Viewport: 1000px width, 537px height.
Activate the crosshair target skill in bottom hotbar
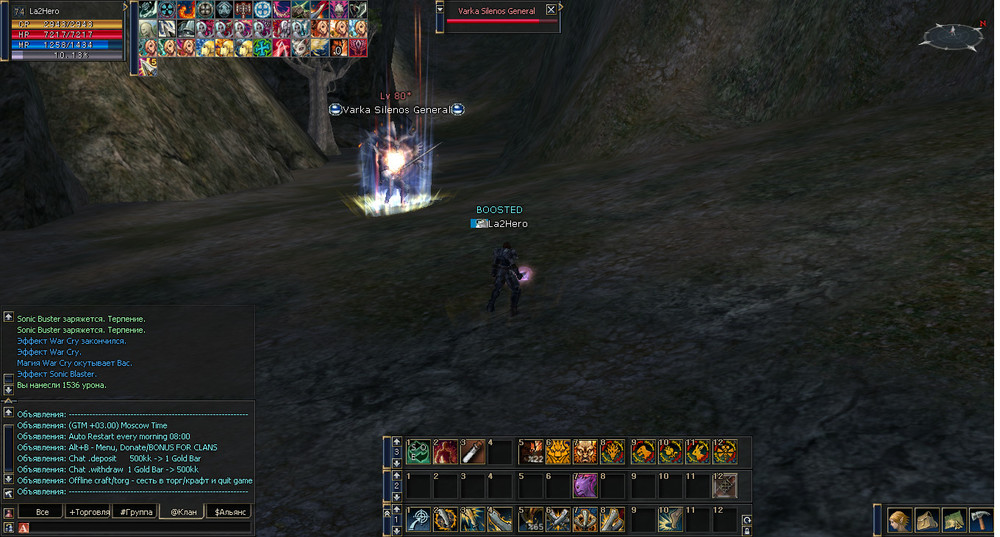(x=419, y=520)
